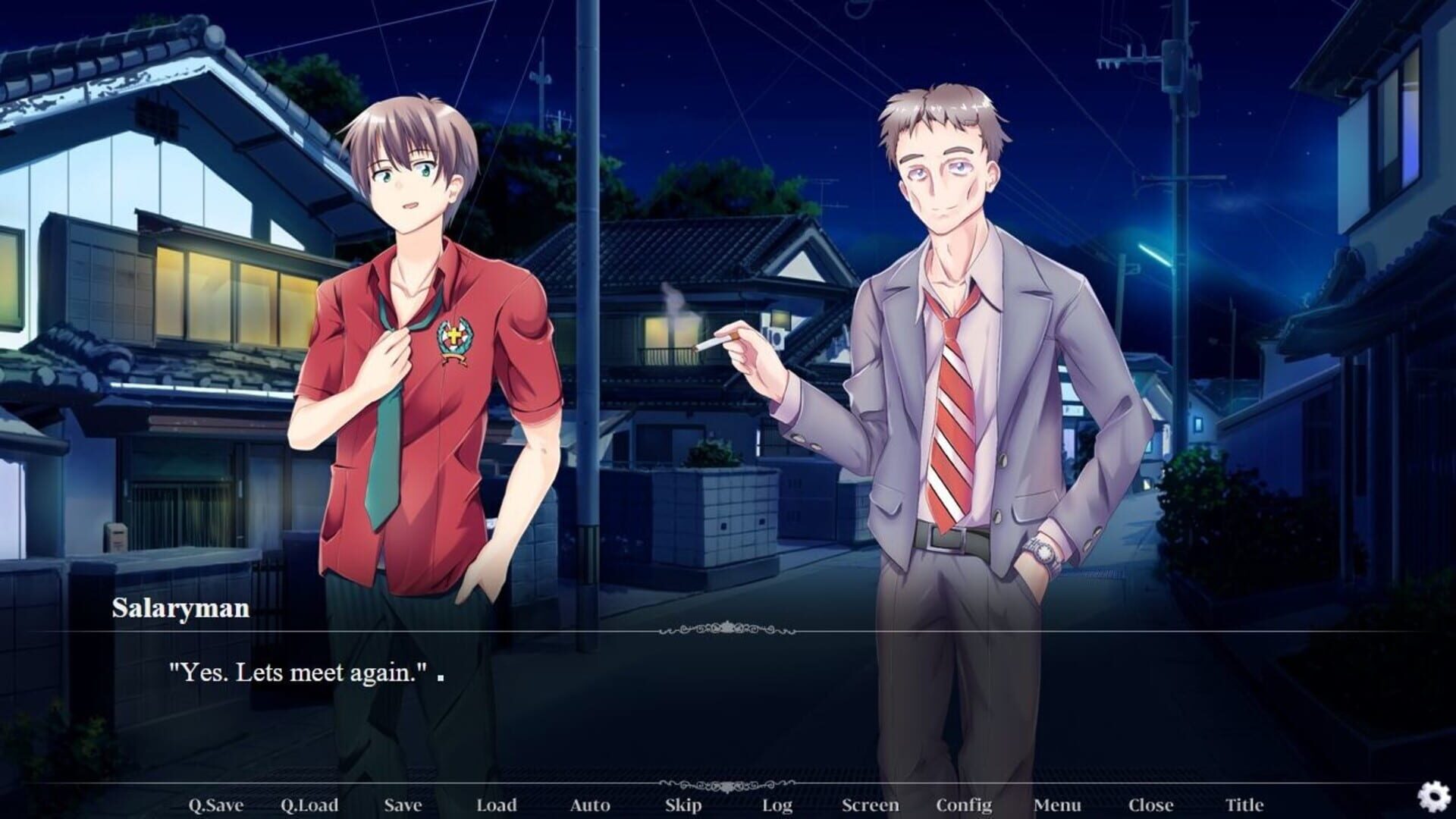Open the game Menu
Screen dimensions: 1456x819
coord(1059,805)
